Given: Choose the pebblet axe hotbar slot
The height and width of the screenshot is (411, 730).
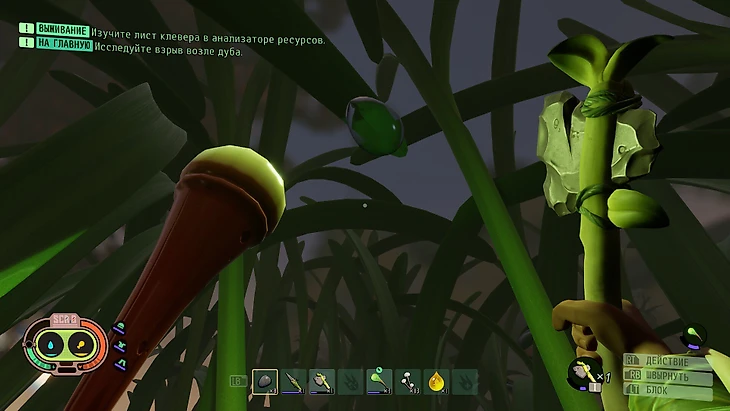Looking at the screenshot, I should [321, 381].
